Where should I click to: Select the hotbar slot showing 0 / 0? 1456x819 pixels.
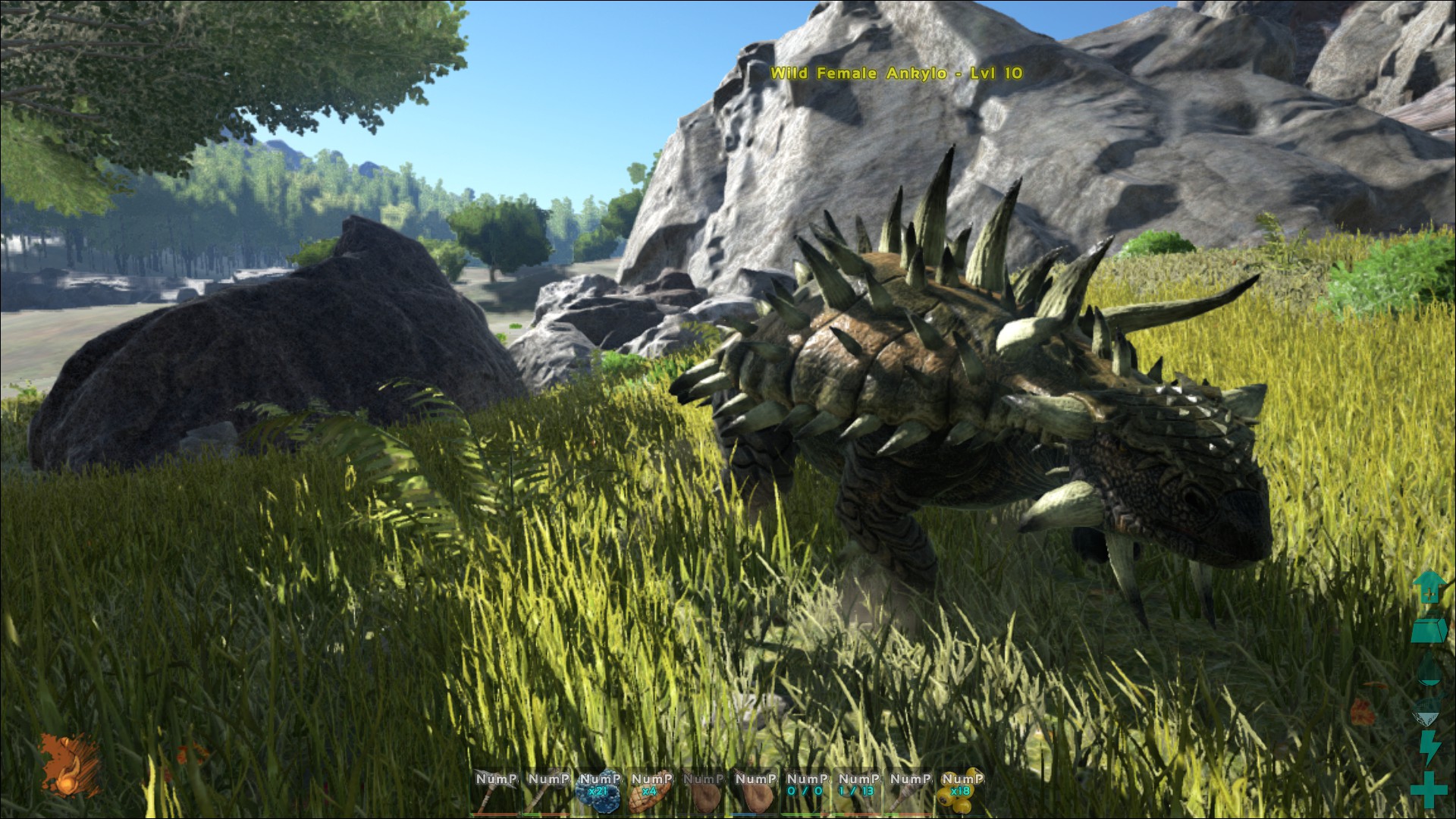tap(806, 792)
